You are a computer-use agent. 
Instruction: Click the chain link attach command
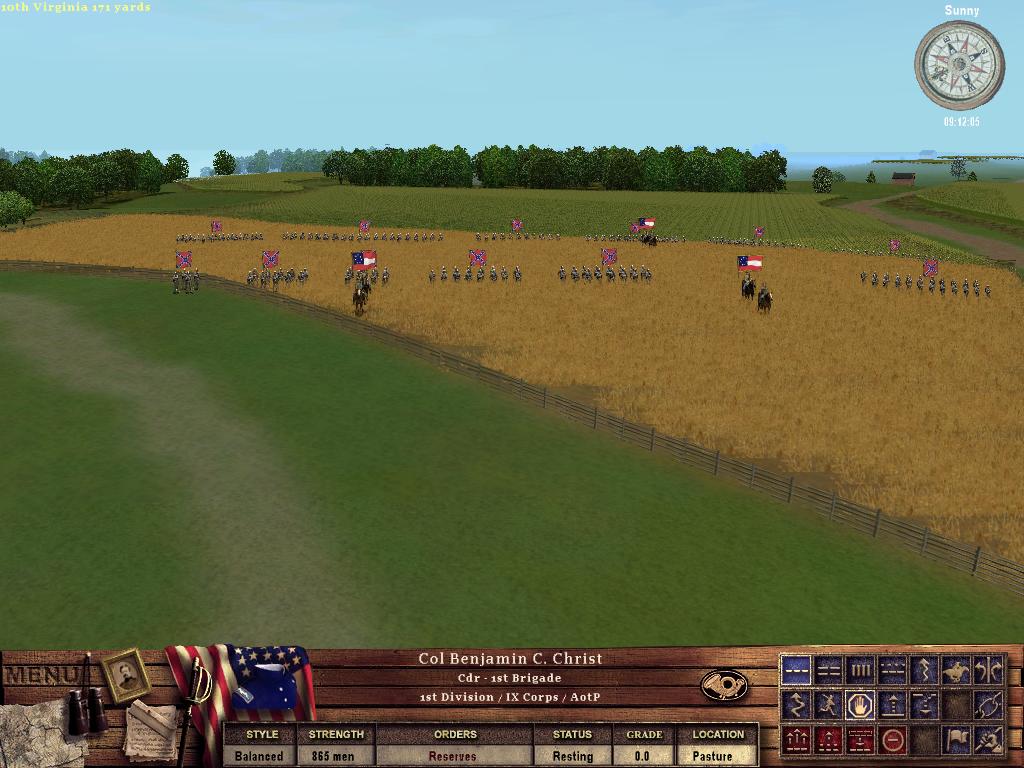coord(988,705)
